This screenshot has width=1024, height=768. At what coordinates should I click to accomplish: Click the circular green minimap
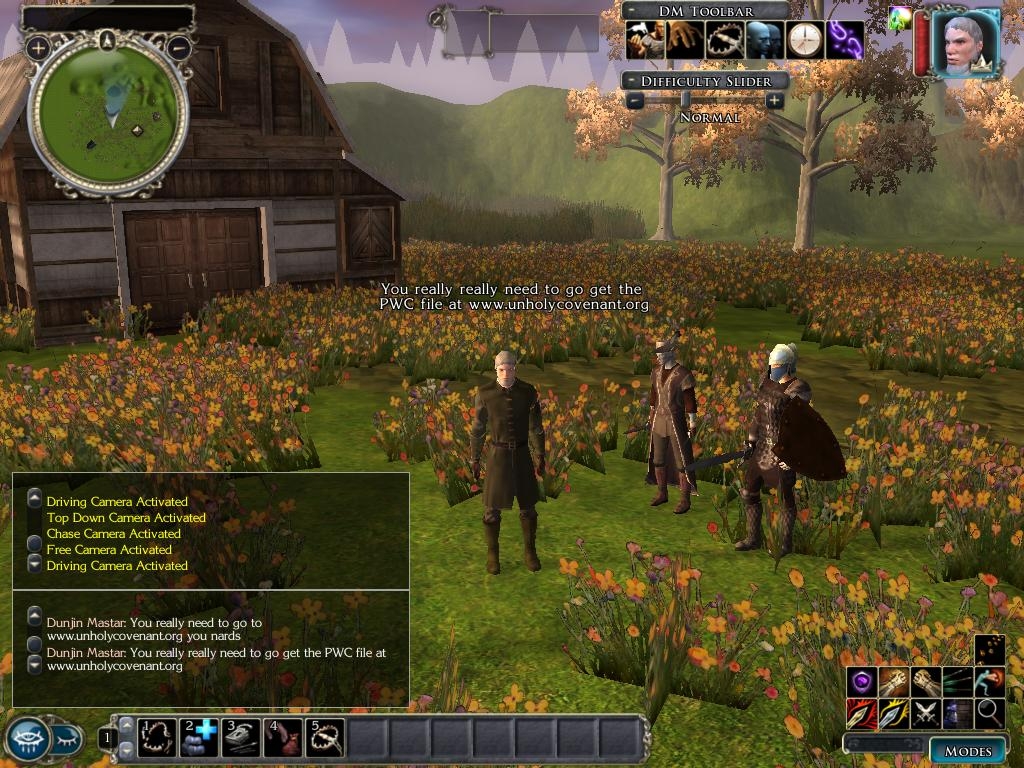tap(108, 115)
